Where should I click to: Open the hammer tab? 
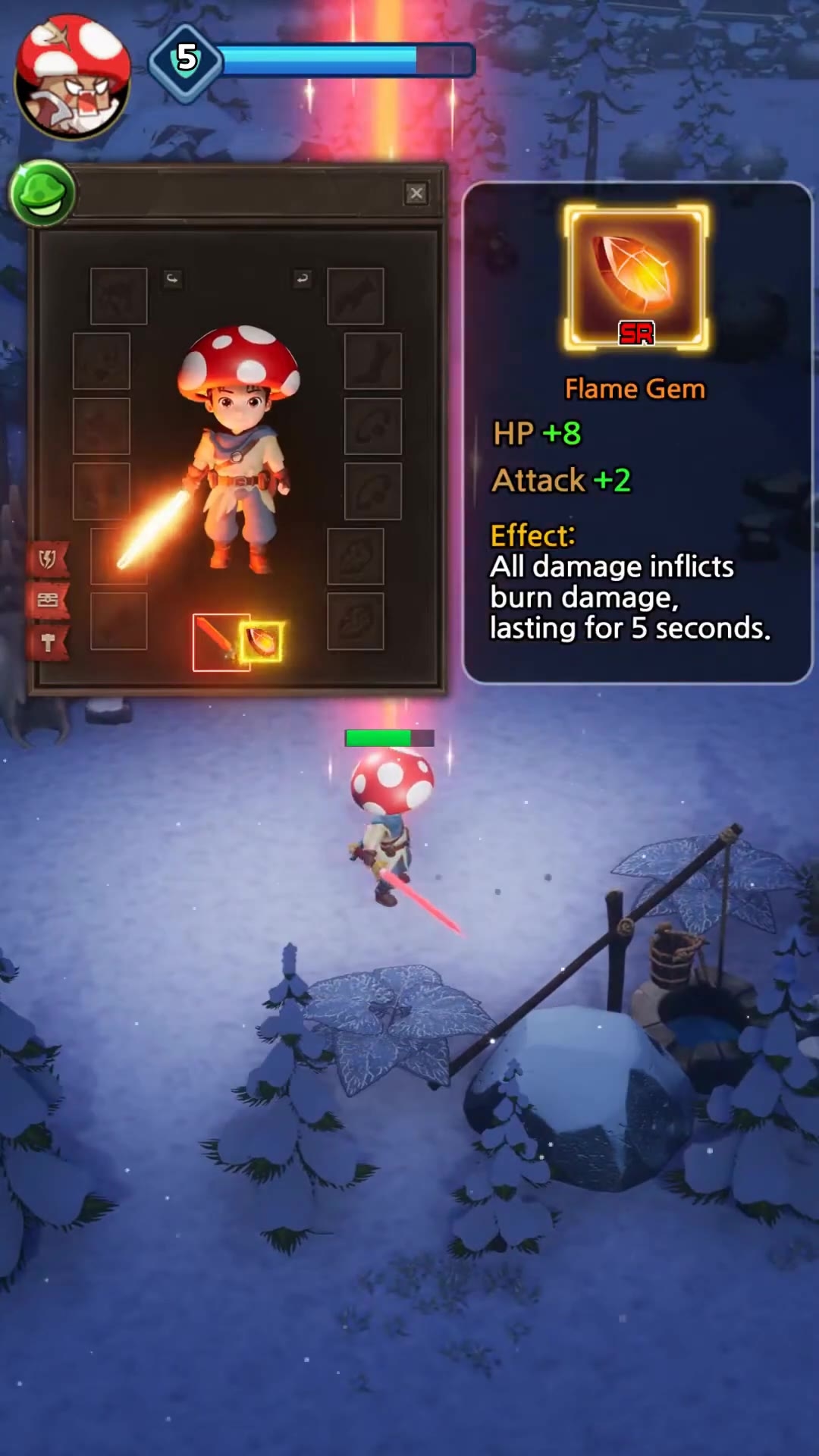(x=48, y=643)
